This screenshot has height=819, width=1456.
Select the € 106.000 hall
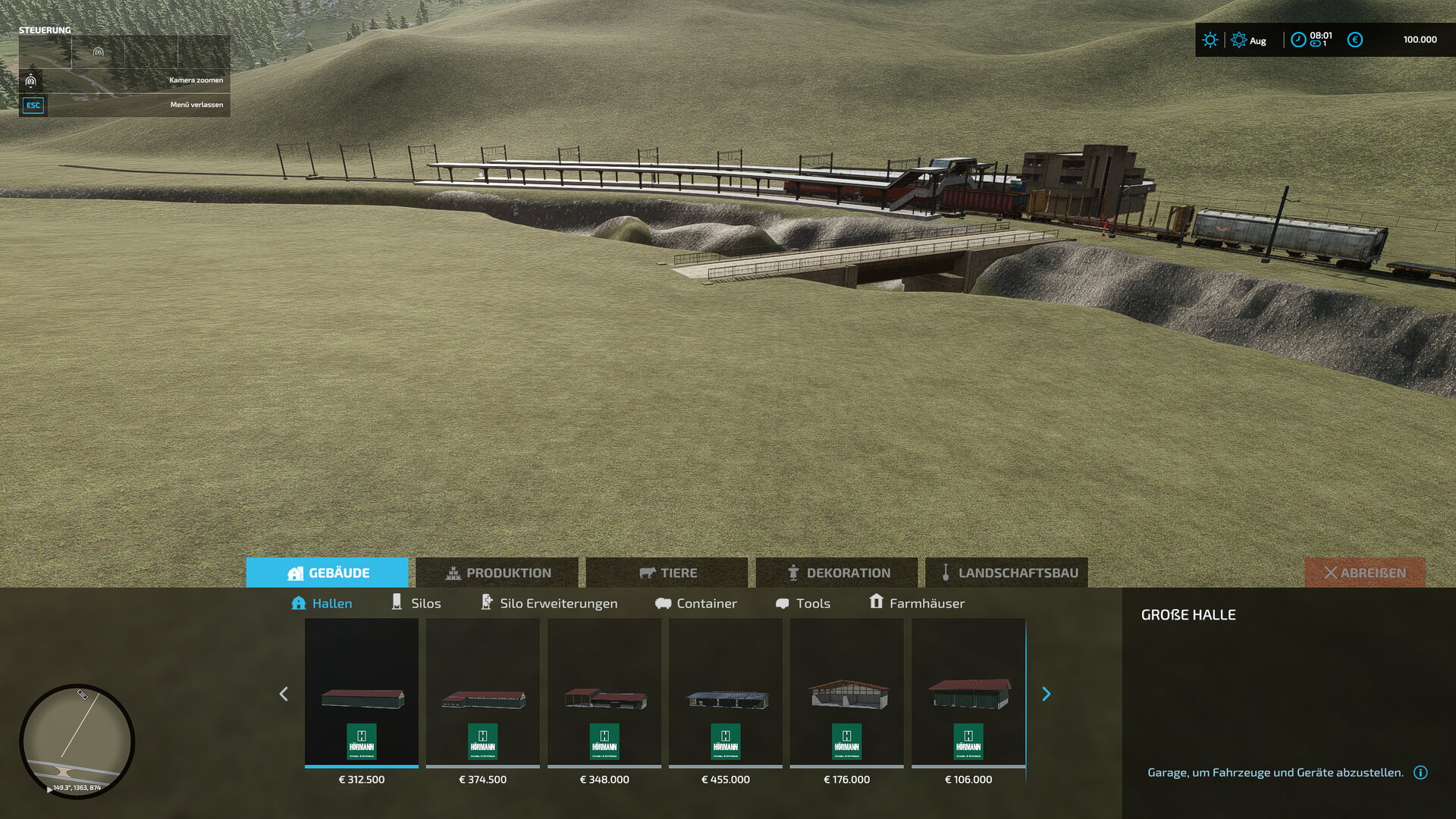coord(968,694)
